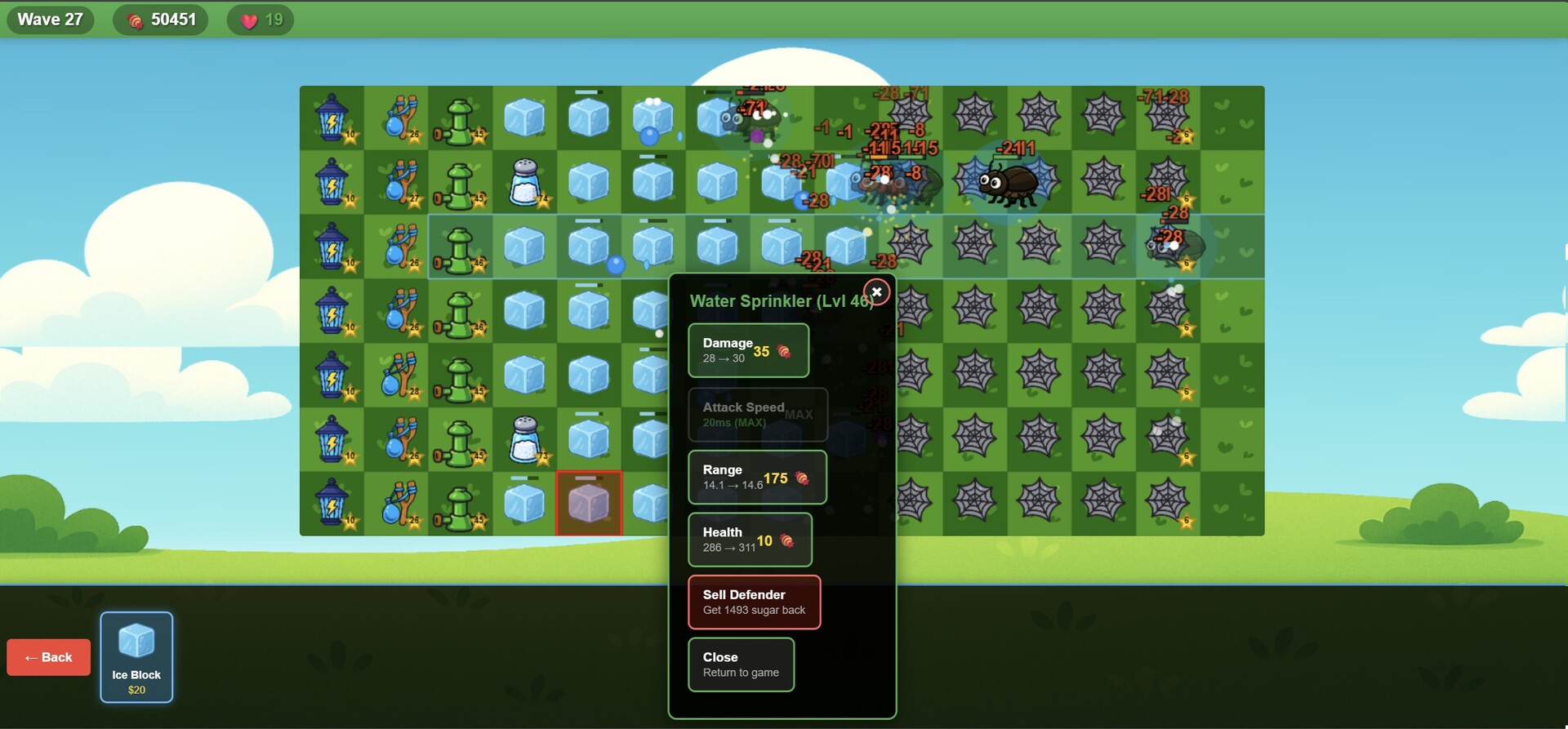
Task: Click the Back button in the bottom-left
Action: (x=48, y=656)
